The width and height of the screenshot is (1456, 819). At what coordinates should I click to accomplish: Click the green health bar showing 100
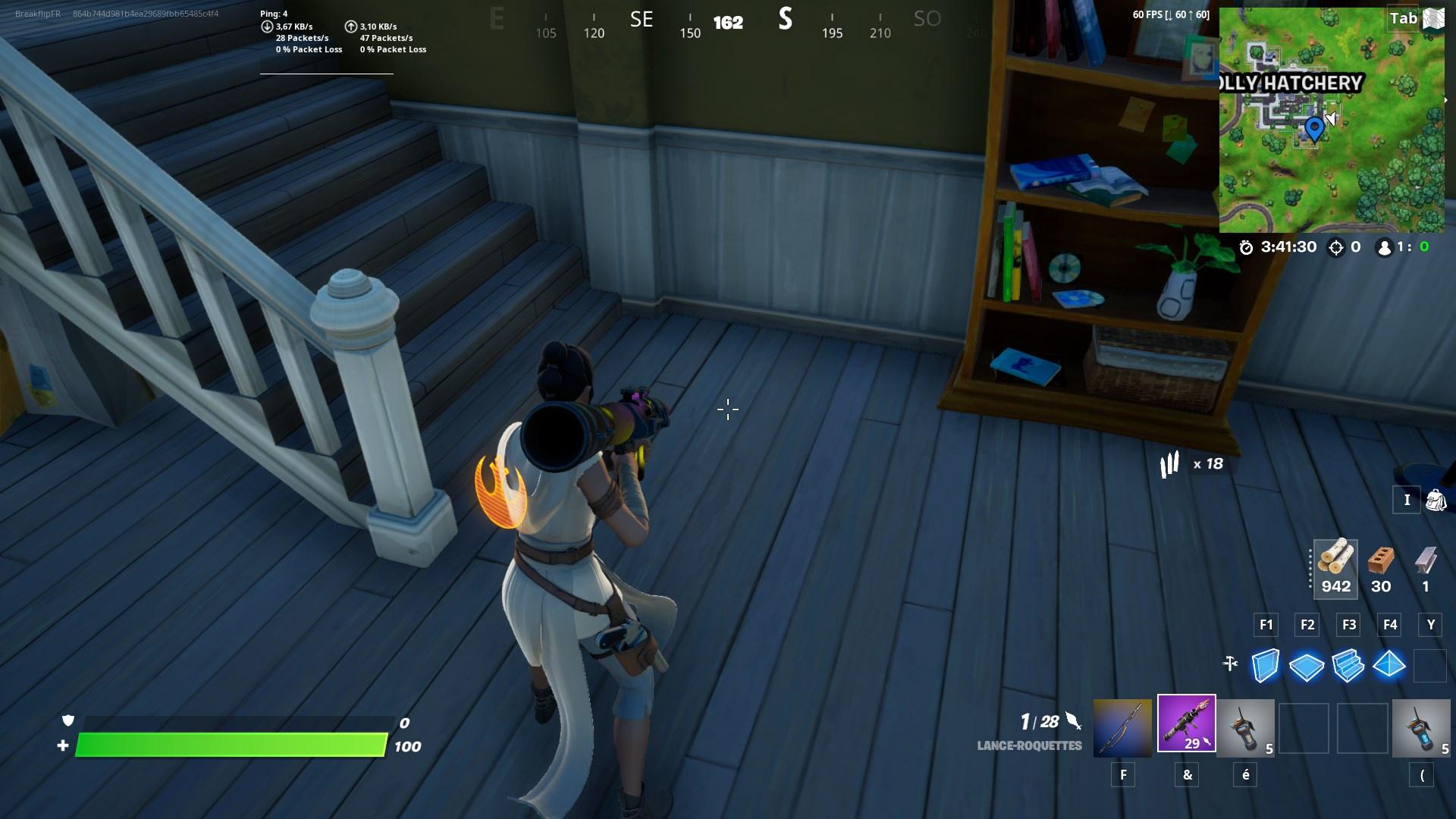tap(227, 745)
